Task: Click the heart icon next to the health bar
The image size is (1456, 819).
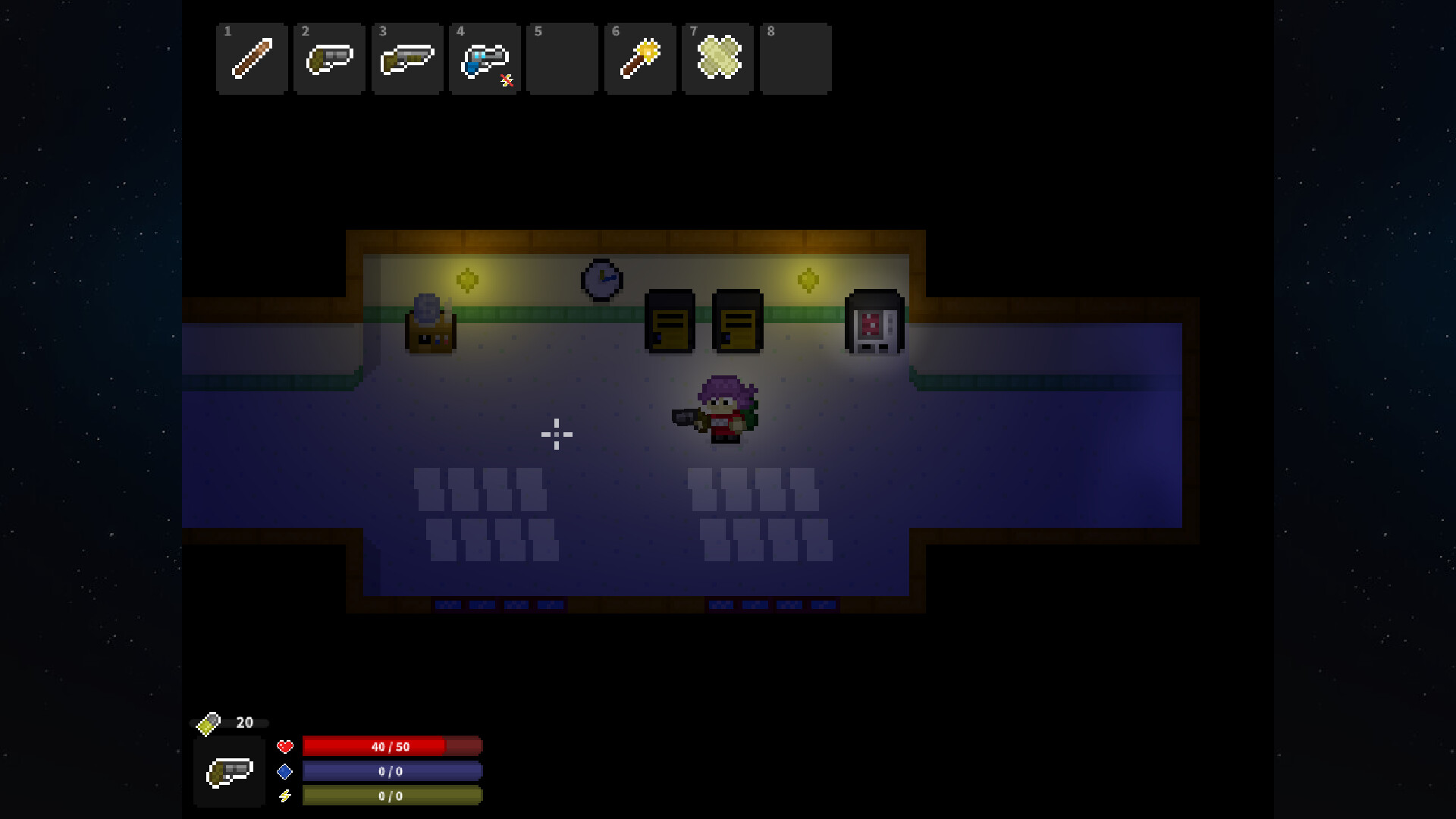Action: 285,746
